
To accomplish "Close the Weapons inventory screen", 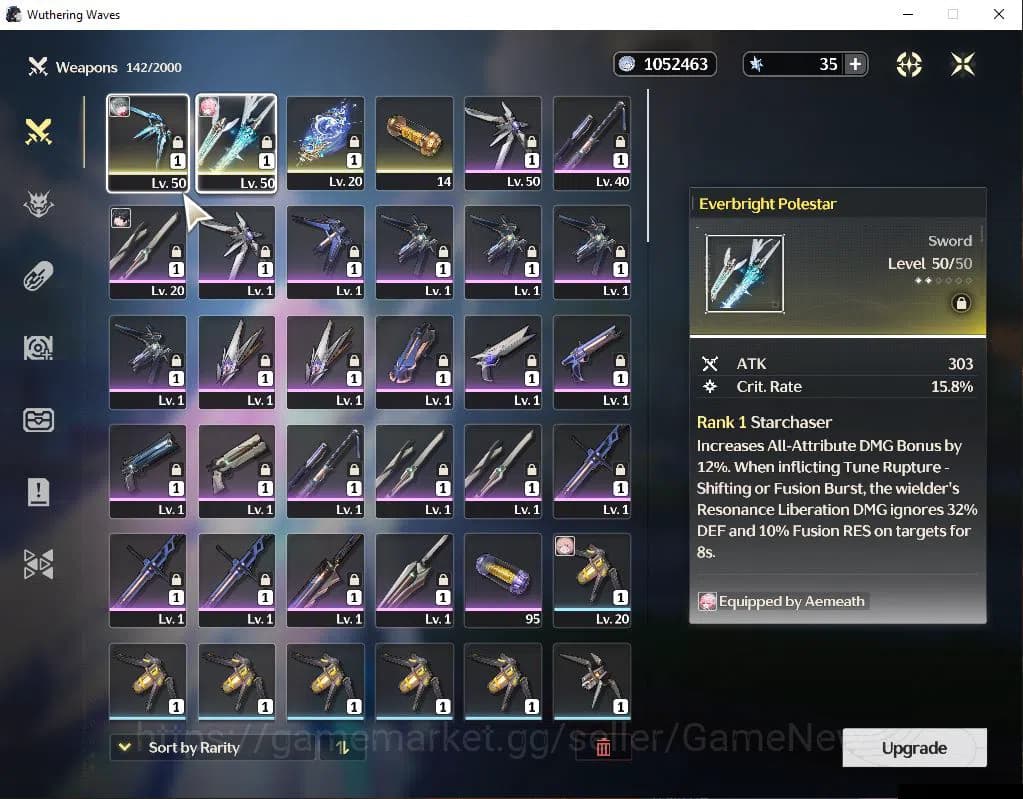I will 963,64.
